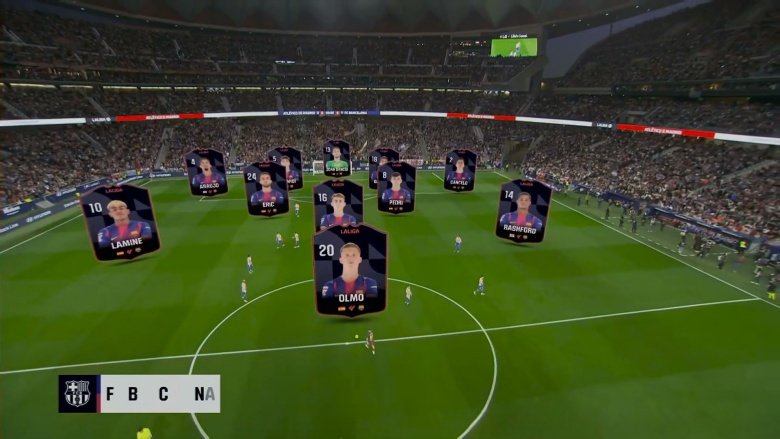Choose the Cancelo number 2 card
This screenshot has height=439, width=780.
tap(460, 170)
